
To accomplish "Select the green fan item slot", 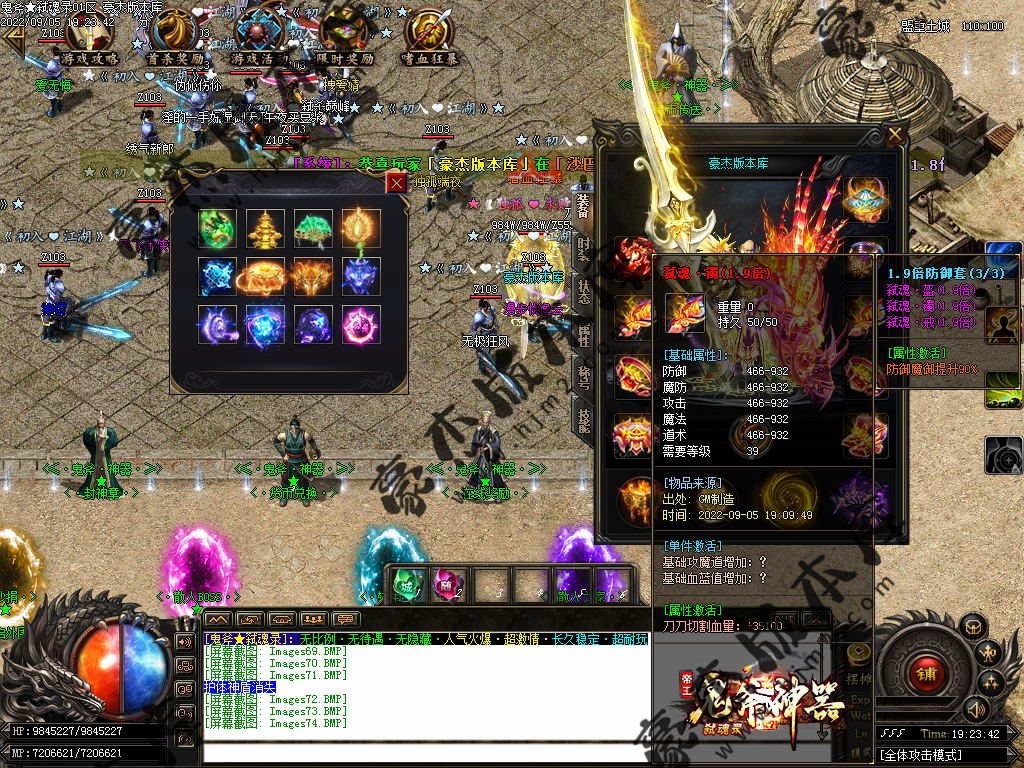I will coord(313,228).
